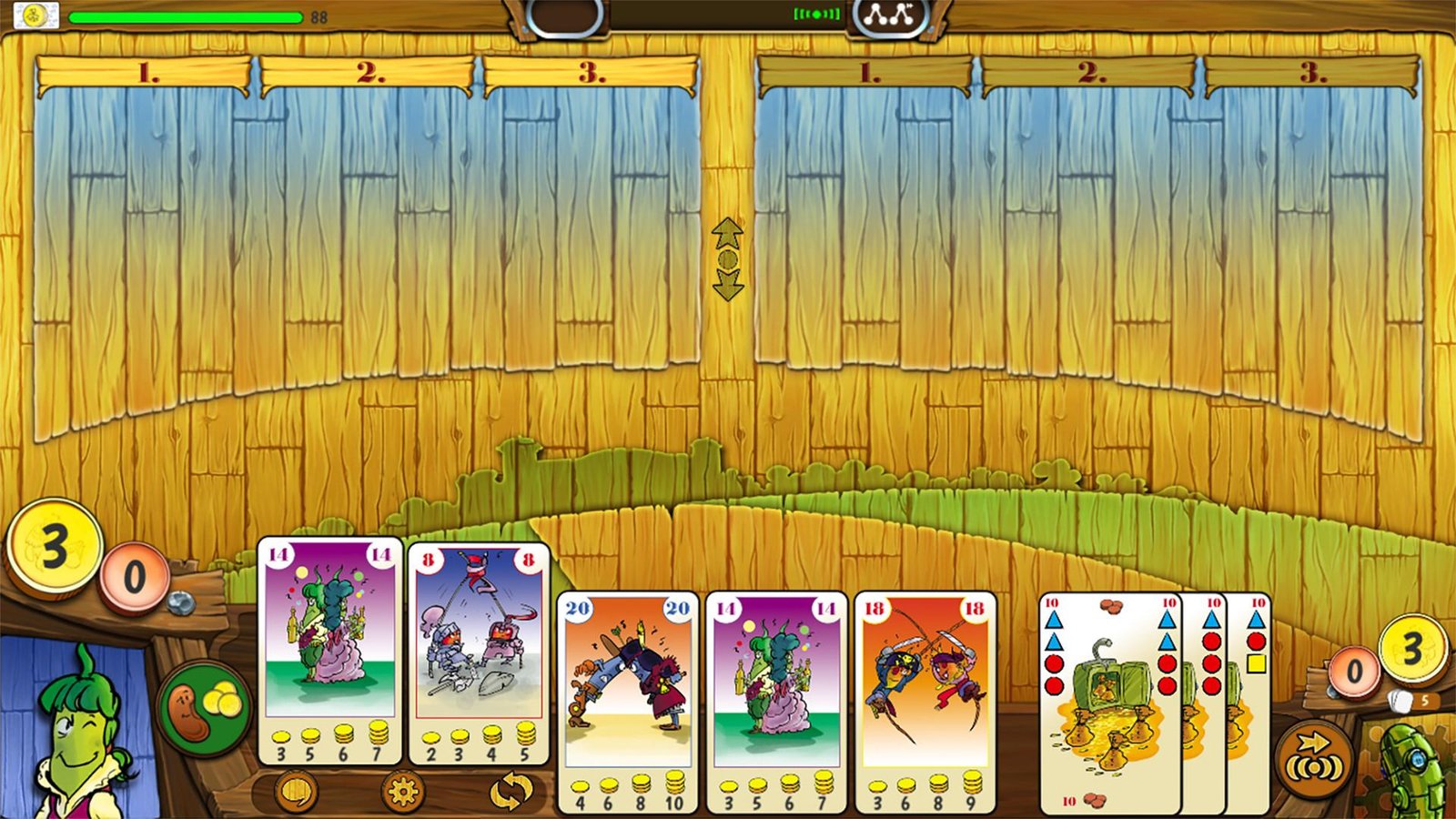Screen dimensions: 1456x819
Task: Toggle the green signal indicator at the top
Action: [x=814, y=14]
